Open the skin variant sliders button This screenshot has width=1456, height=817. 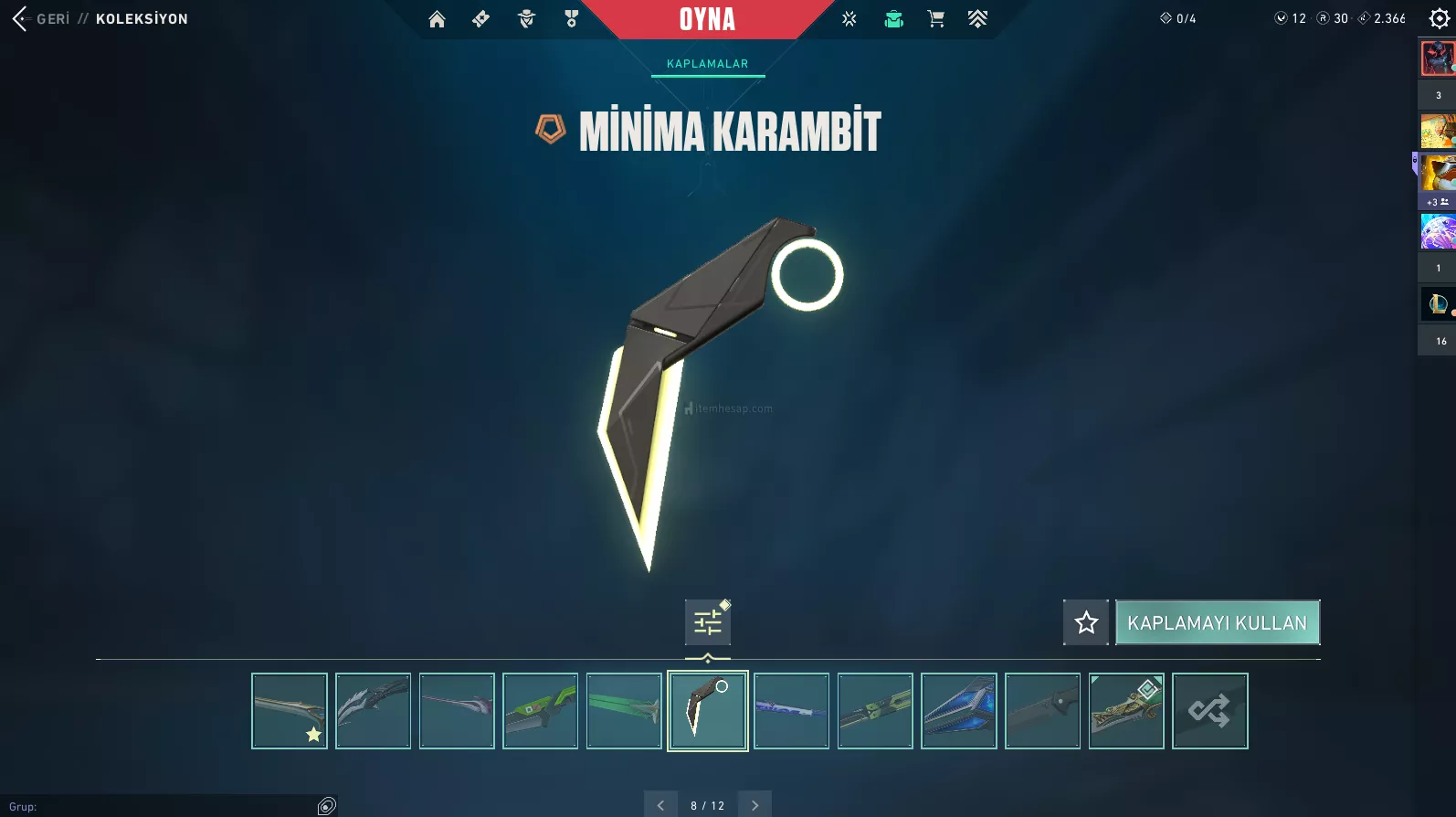point(708,622)
